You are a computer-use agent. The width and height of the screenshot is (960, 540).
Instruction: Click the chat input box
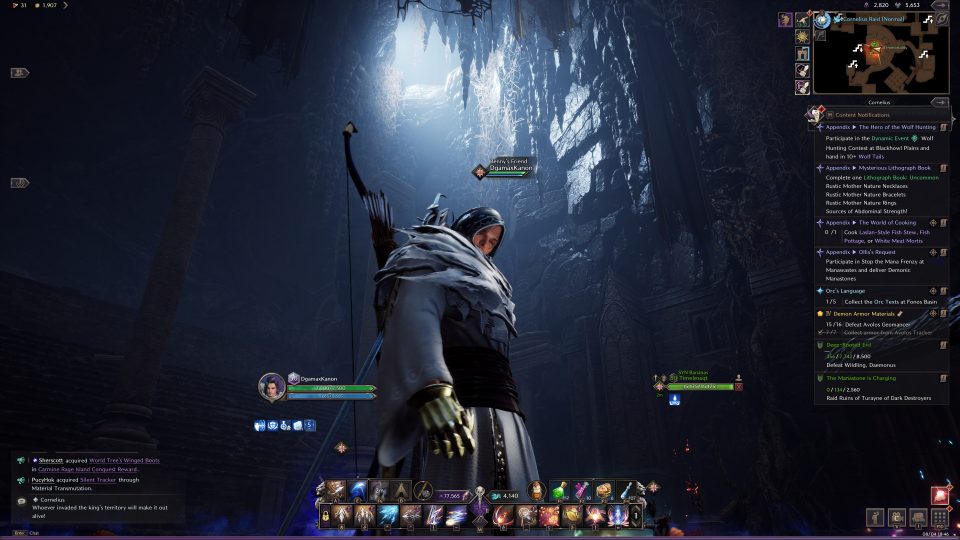[100, 532]
